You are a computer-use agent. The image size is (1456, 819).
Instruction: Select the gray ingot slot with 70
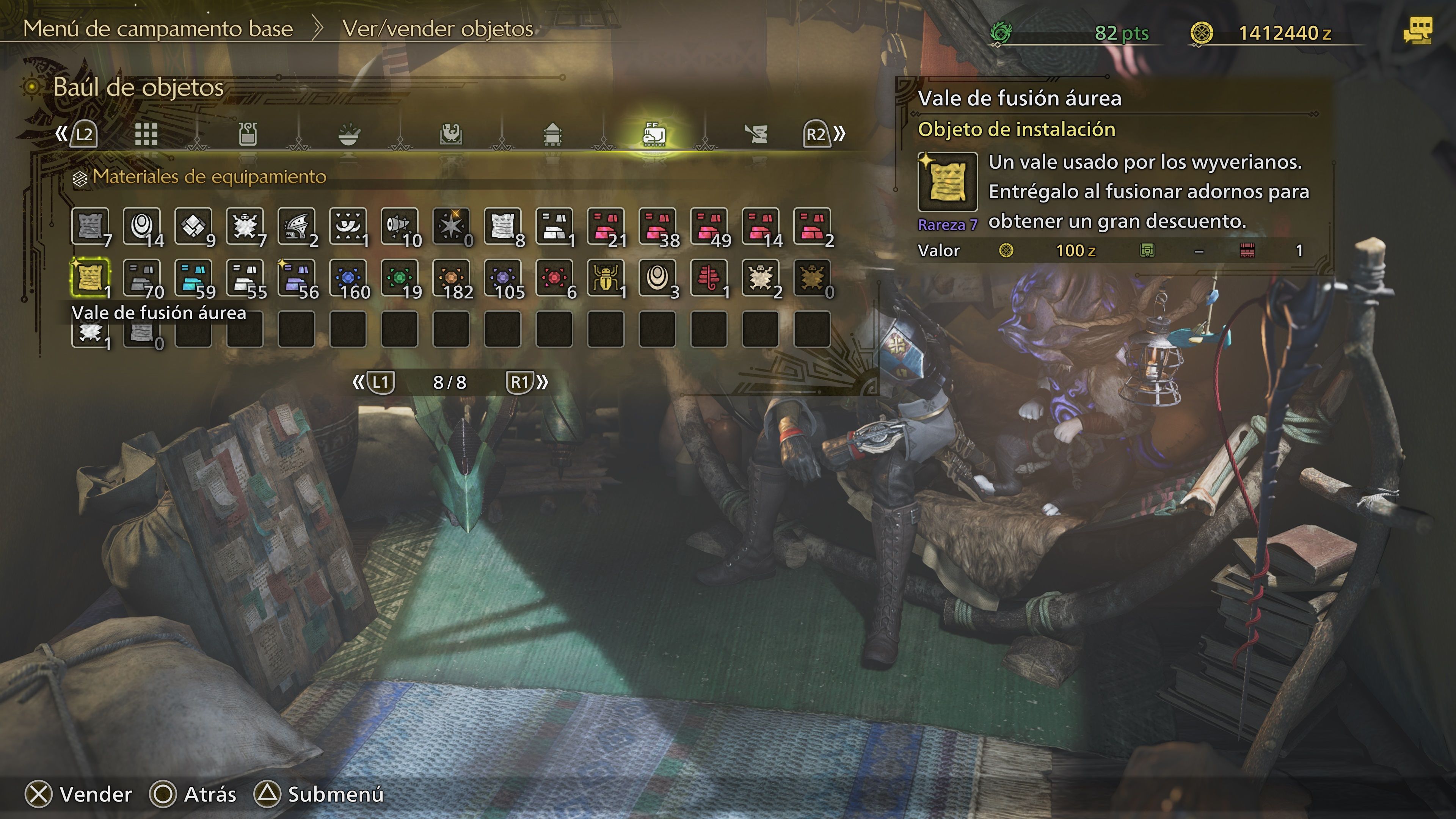point(141,277)
